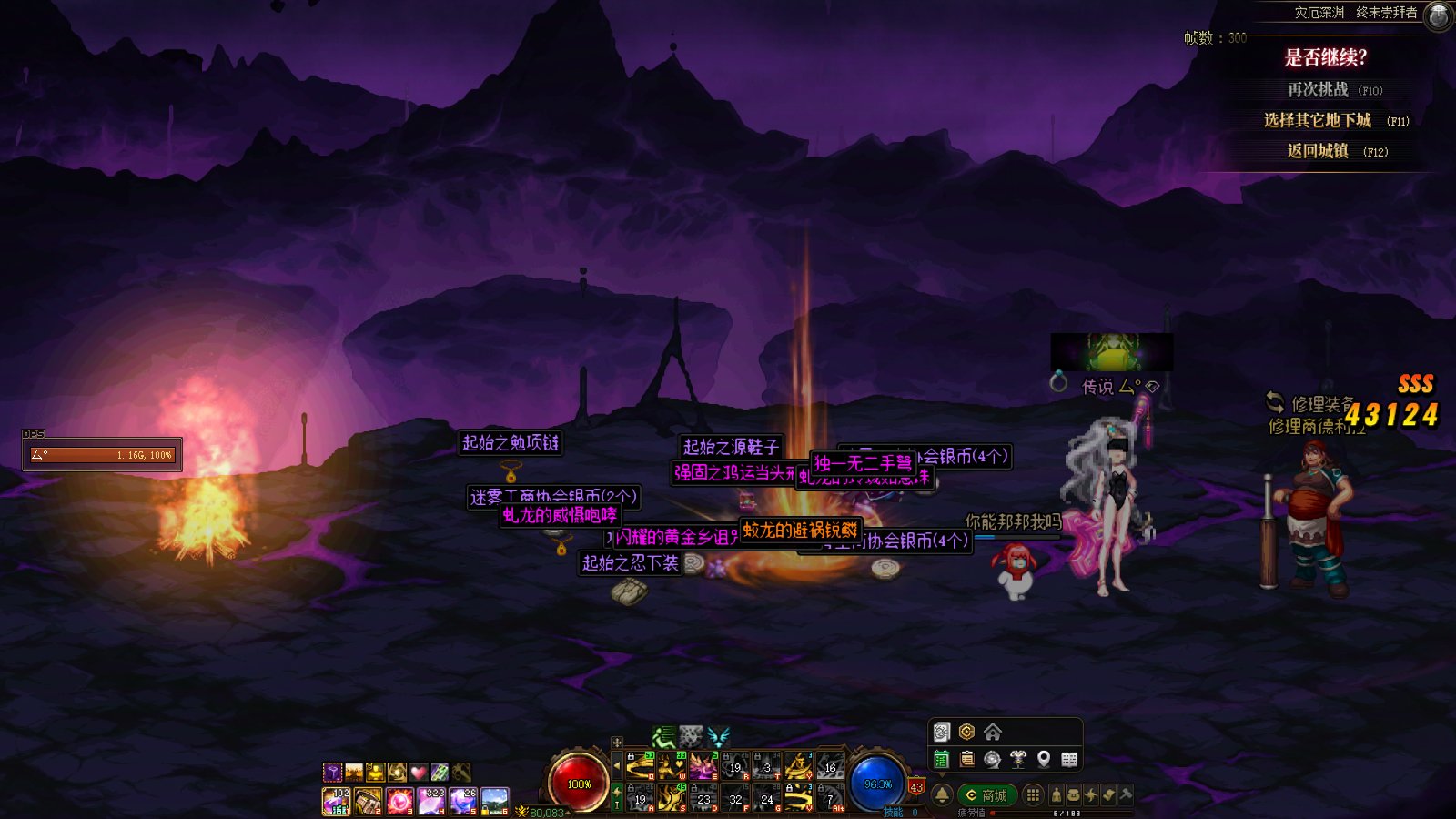Screen dimensions: 1456x819
Task: Open the bag inventory icon
Action: pyautogui.click(x=1074, y=795)
